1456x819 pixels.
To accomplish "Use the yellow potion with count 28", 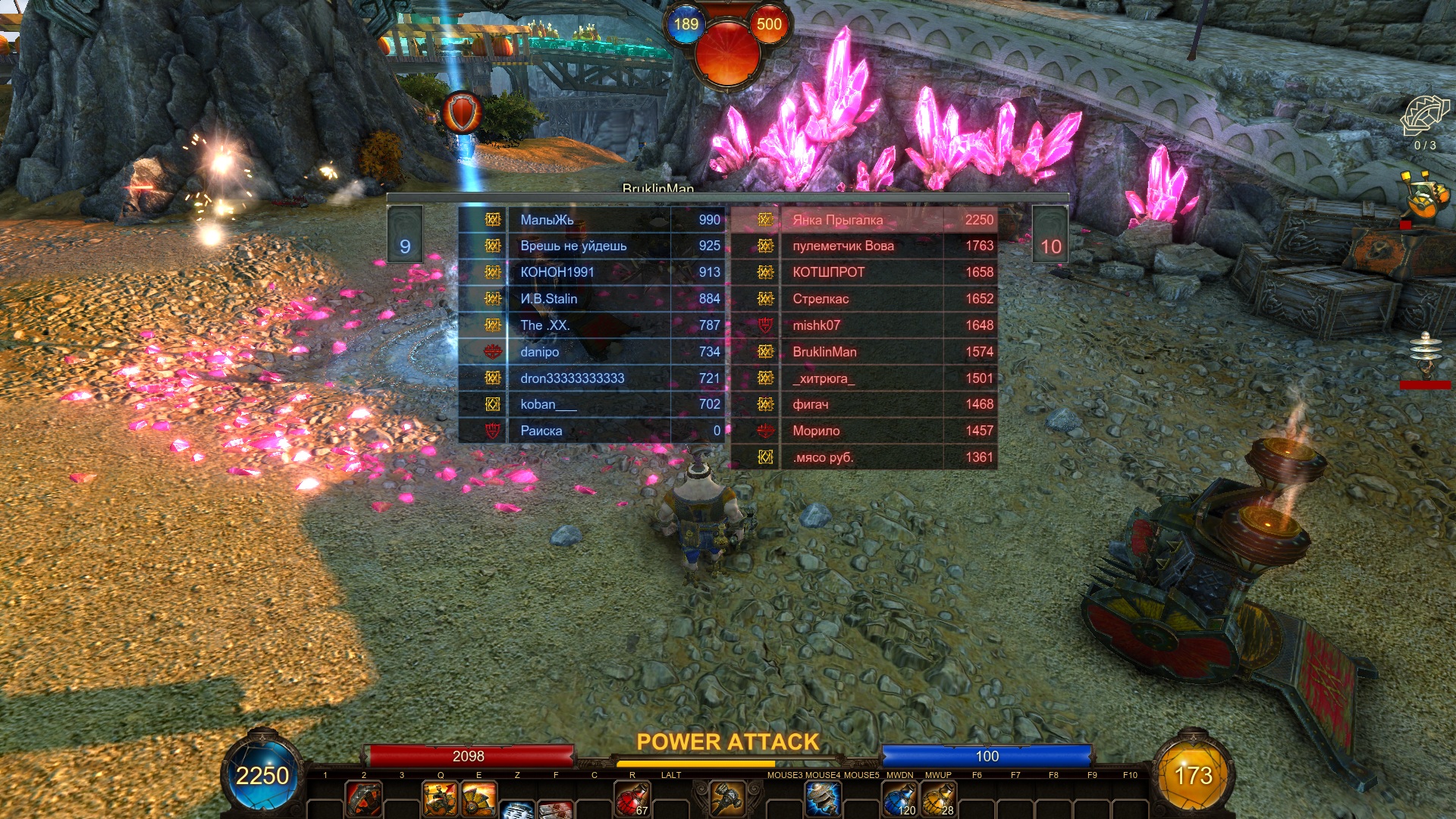I will 938,799.
